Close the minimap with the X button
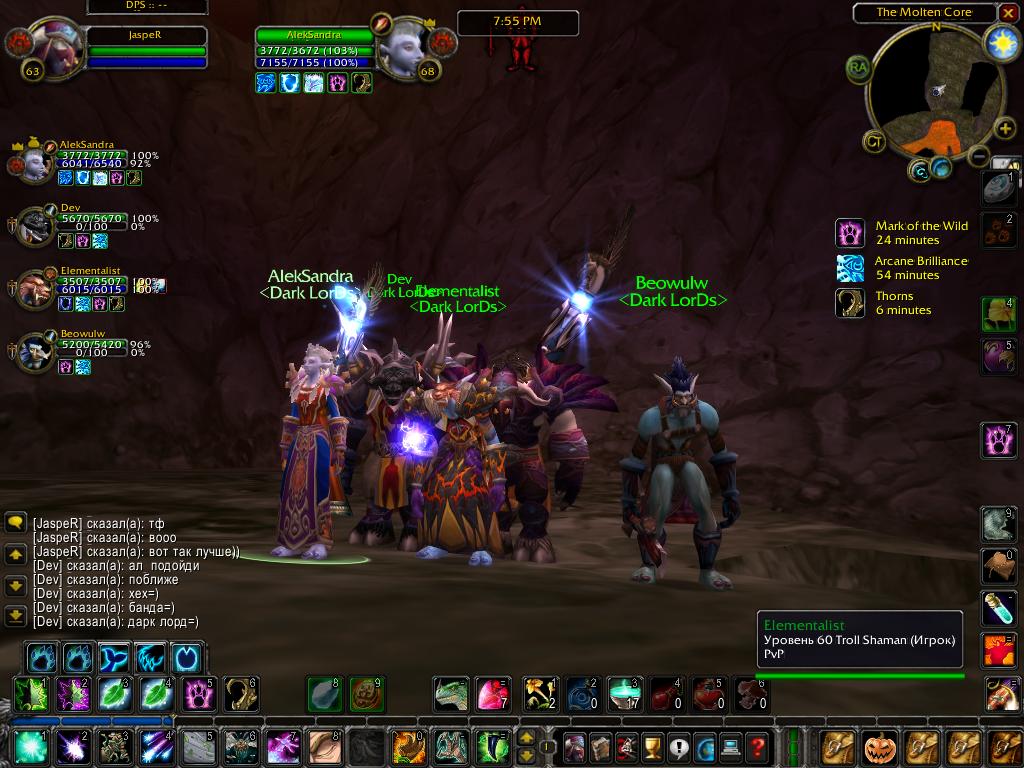1024x768 pixels. [x=1008, y=13]
